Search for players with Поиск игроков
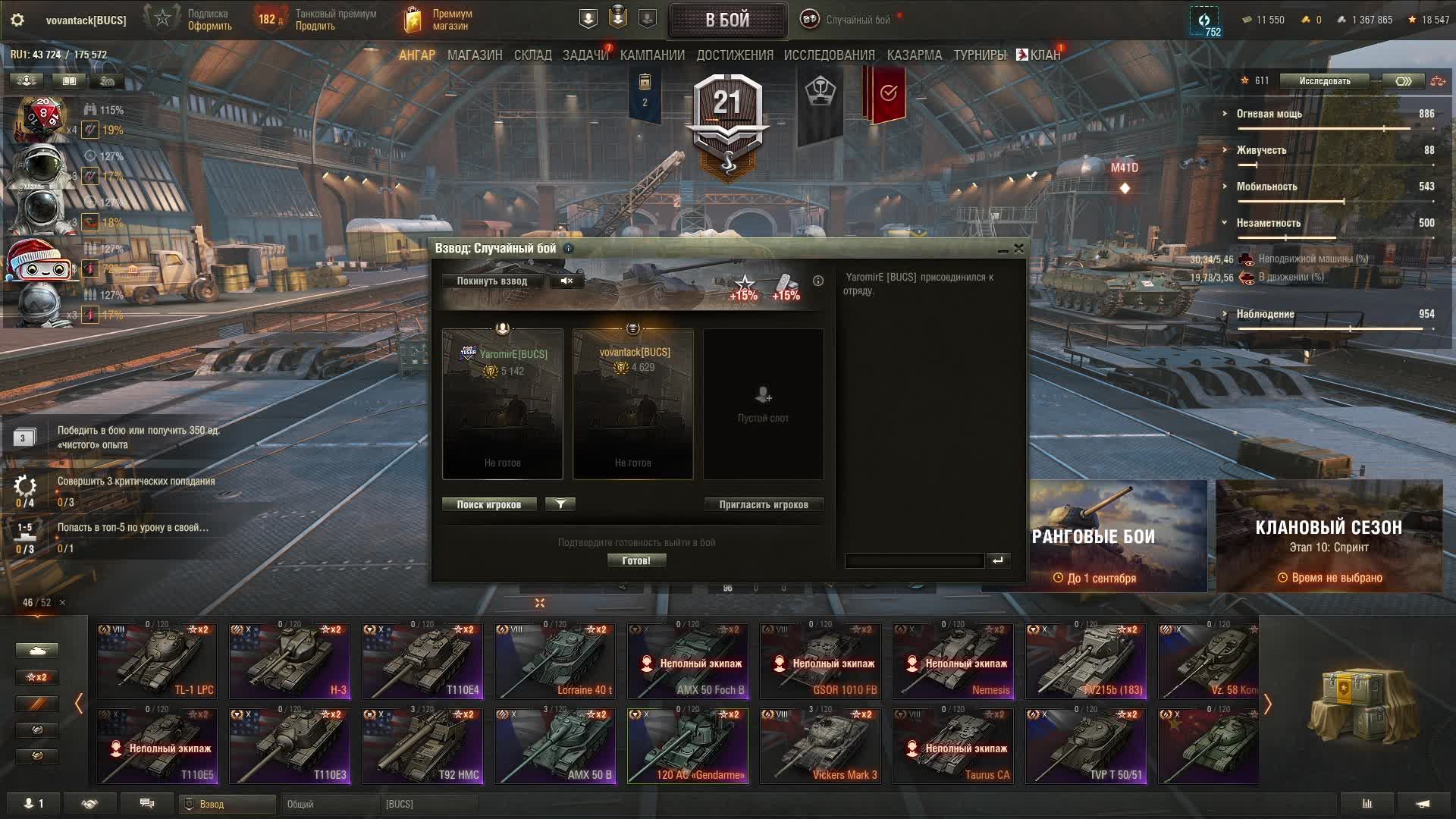 tap(489, 505)
